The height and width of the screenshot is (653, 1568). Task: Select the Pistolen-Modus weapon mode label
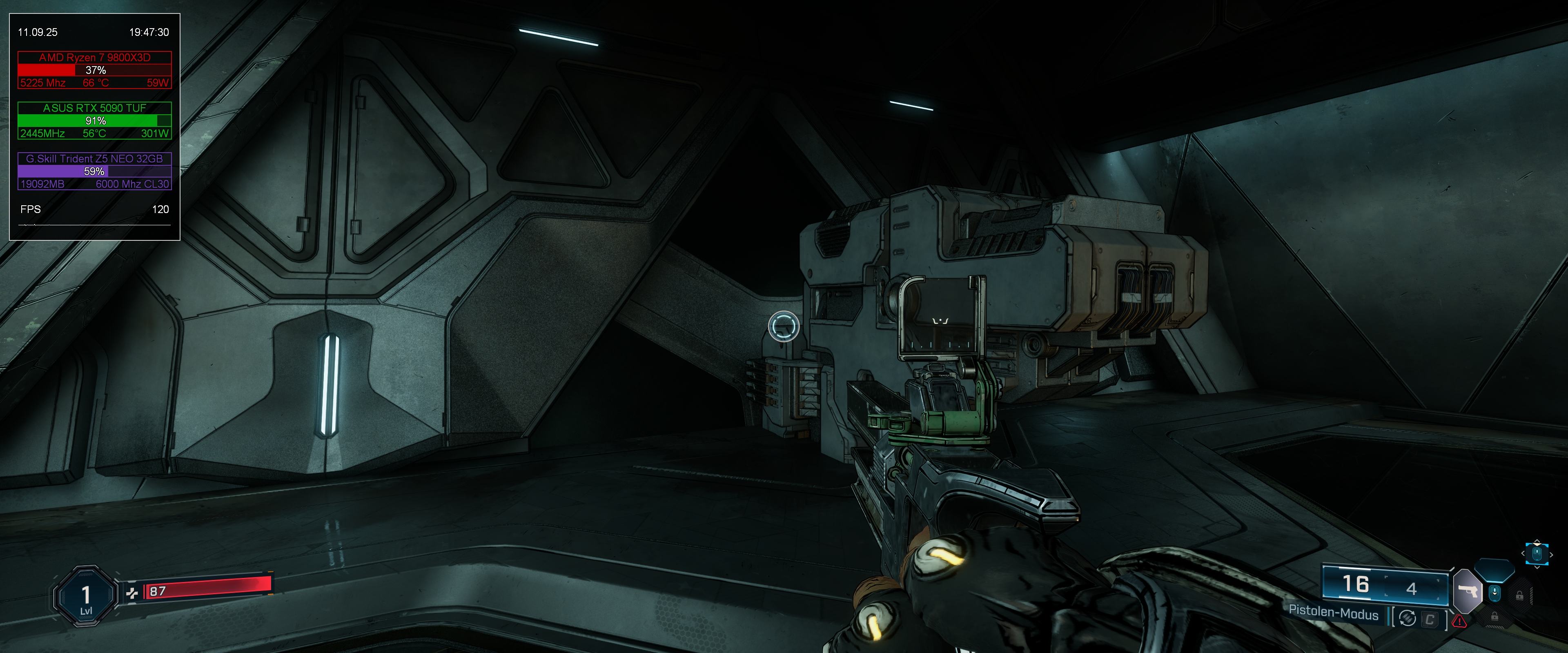point(1333,613)
